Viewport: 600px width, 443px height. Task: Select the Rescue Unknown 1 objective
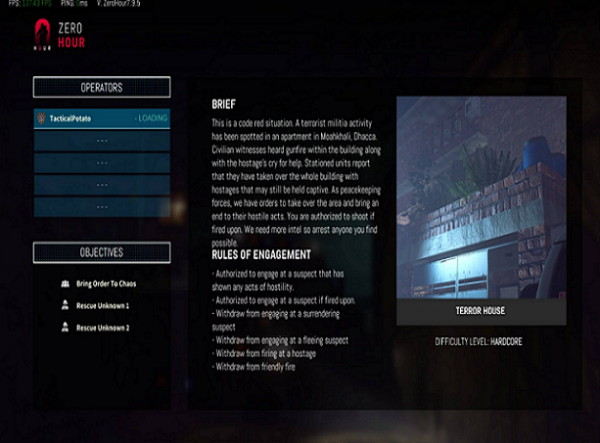102,306
